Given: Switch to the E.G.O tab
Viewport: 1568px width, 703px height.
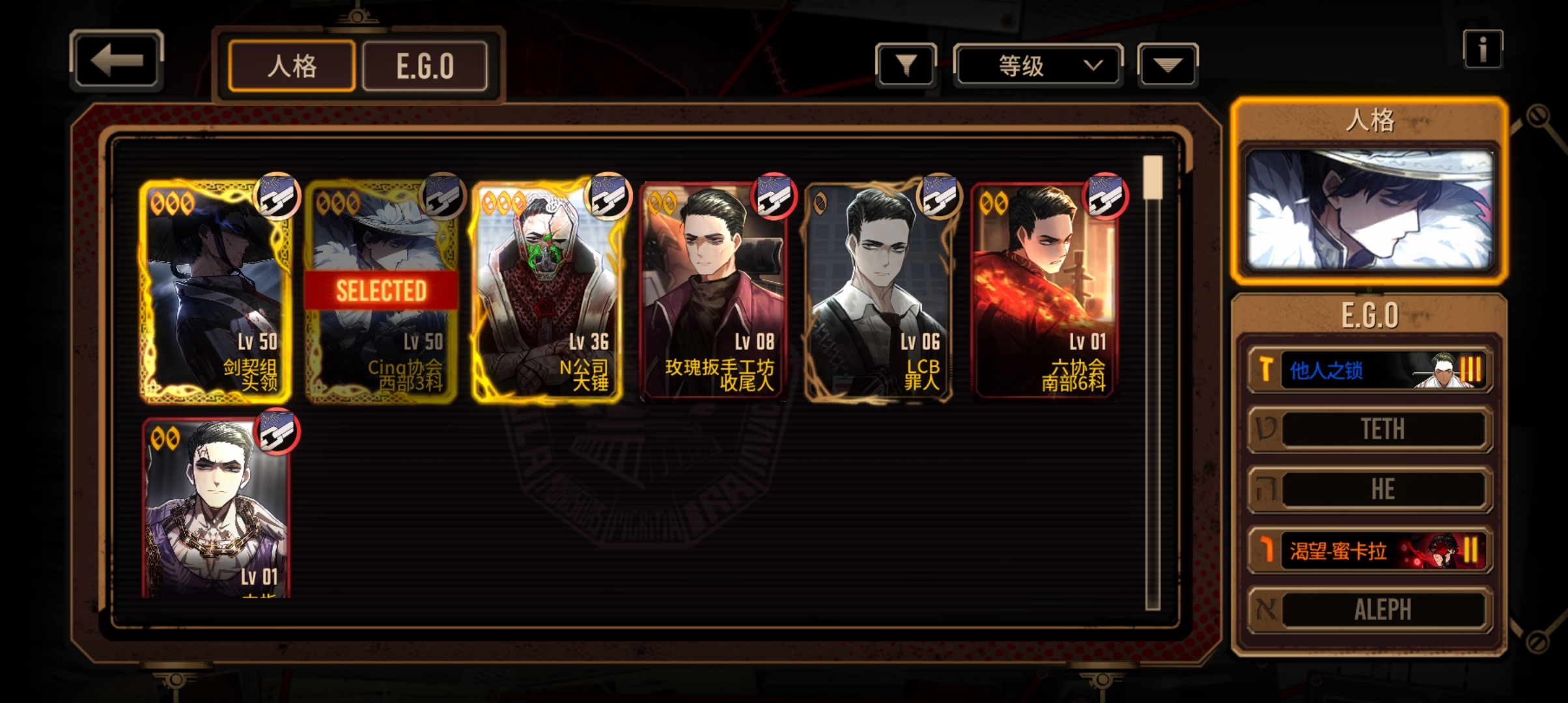Looking at the screenshot, I should [x=425, y=66].
